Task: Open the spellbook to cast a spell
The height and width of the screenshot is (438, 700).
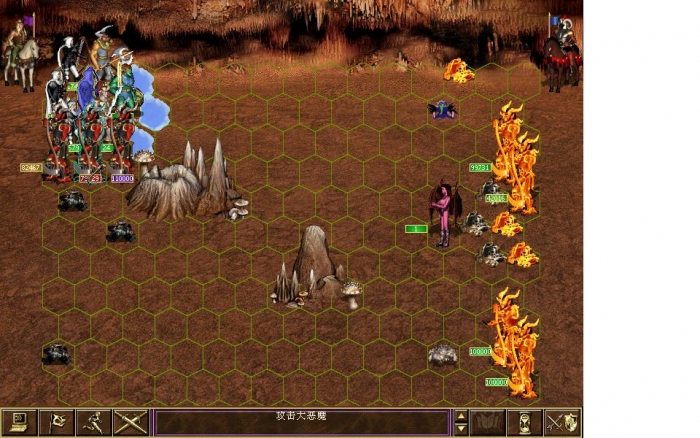Action: pyautogui.click(x=488, y=422)
